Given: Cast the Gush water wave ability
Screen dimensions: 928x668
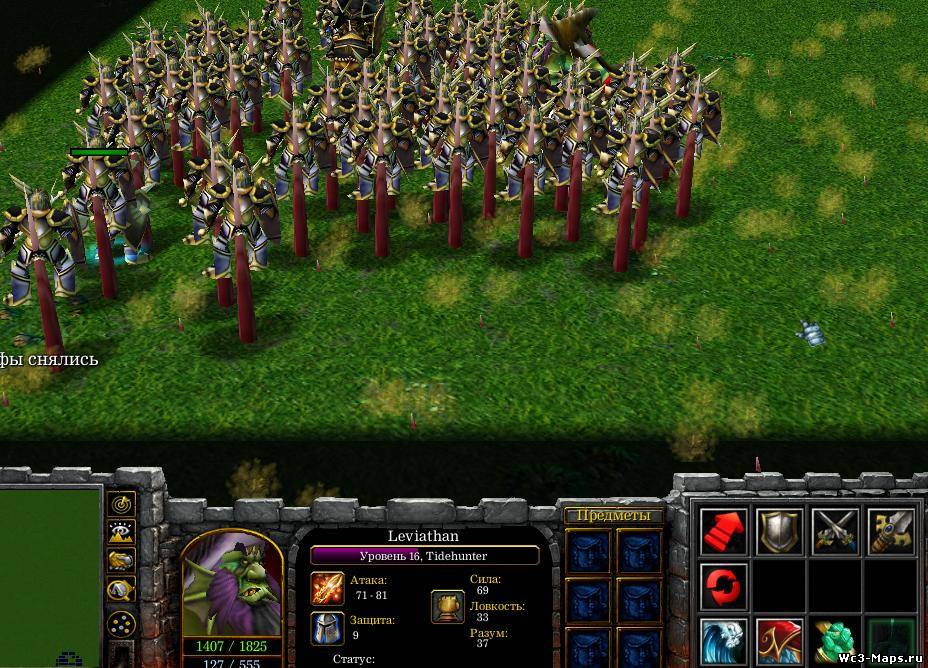Looking at the screenshot, I should click(724, 642).
